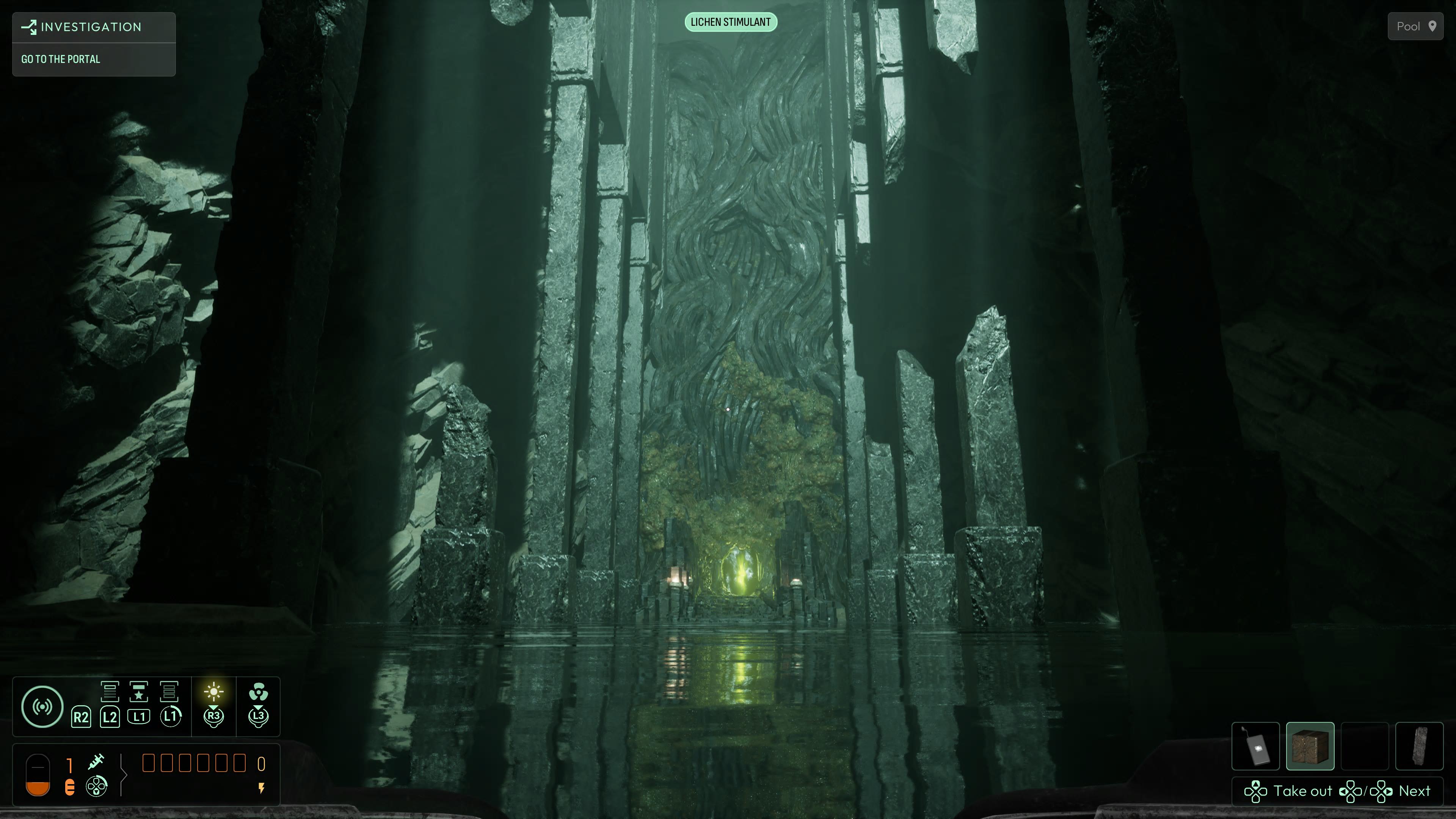The image size is (1456, 819).
Task: Click the map pin icon beside Pool
Action: point(1434,26)
